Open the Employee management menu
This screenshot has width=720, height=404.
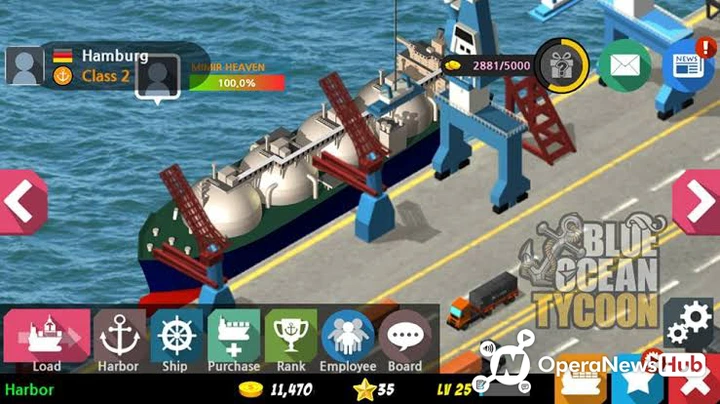tap(348, 339)
